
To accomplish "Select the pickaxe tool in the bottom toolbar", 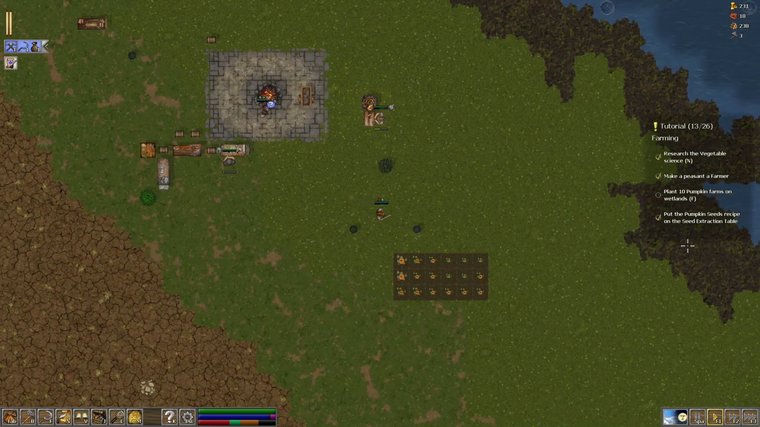I will 28,416.
